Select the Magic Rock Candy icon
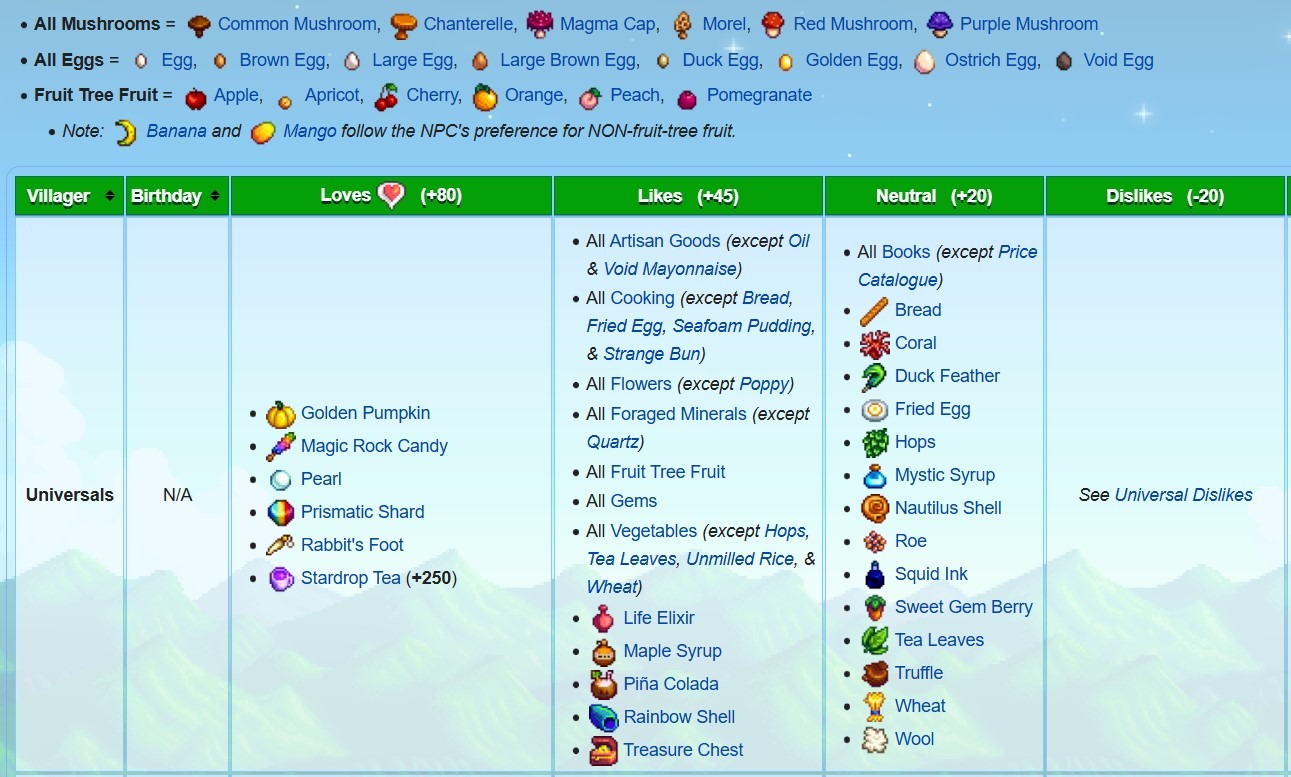The image size is (1291, 777). point(281,446)
